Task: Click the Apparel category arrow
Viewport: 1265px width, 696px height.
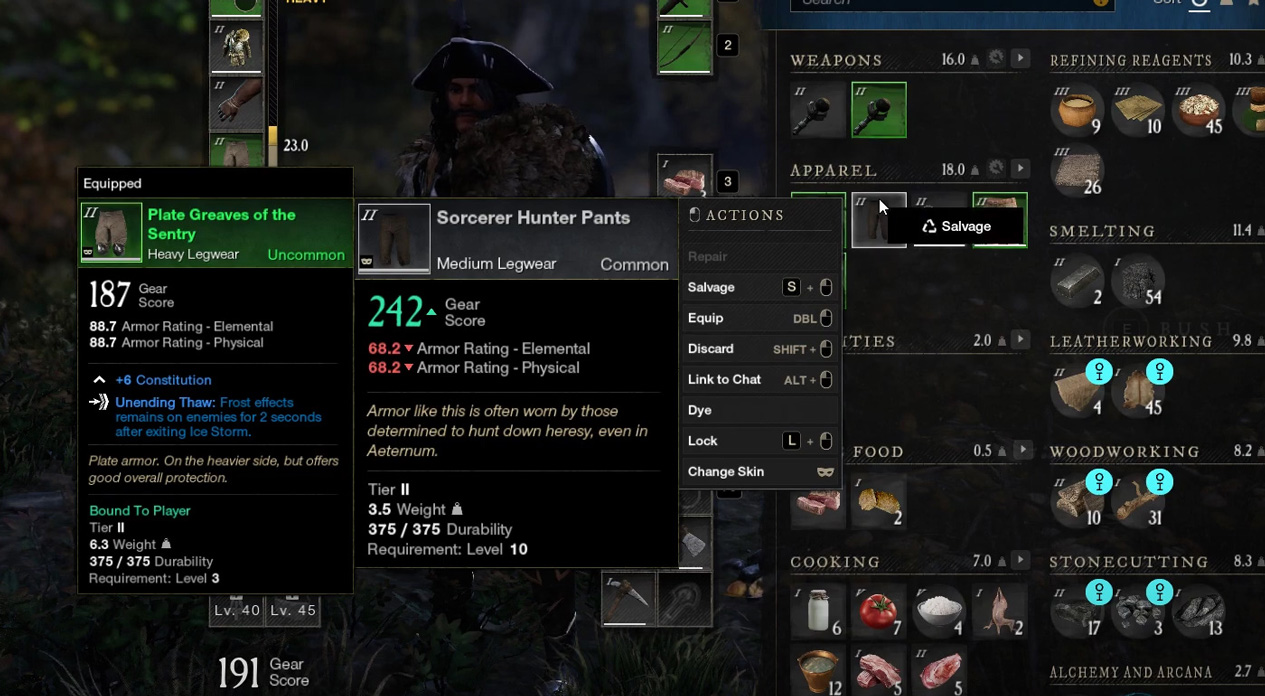Action: click(x=1020, y=169)
